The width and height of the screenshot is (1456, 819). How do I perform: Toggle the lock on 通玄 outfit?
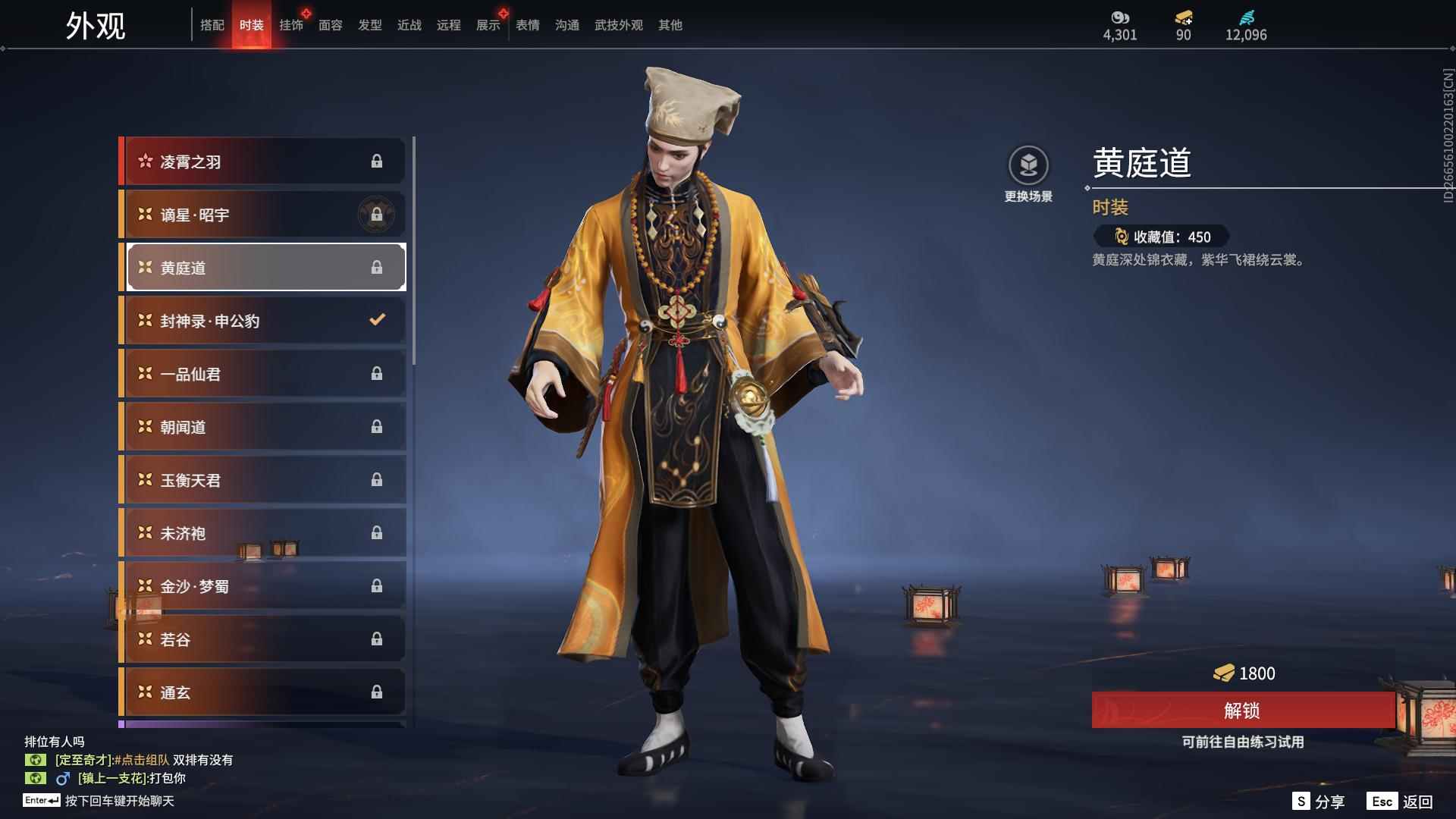coord(377,692)
